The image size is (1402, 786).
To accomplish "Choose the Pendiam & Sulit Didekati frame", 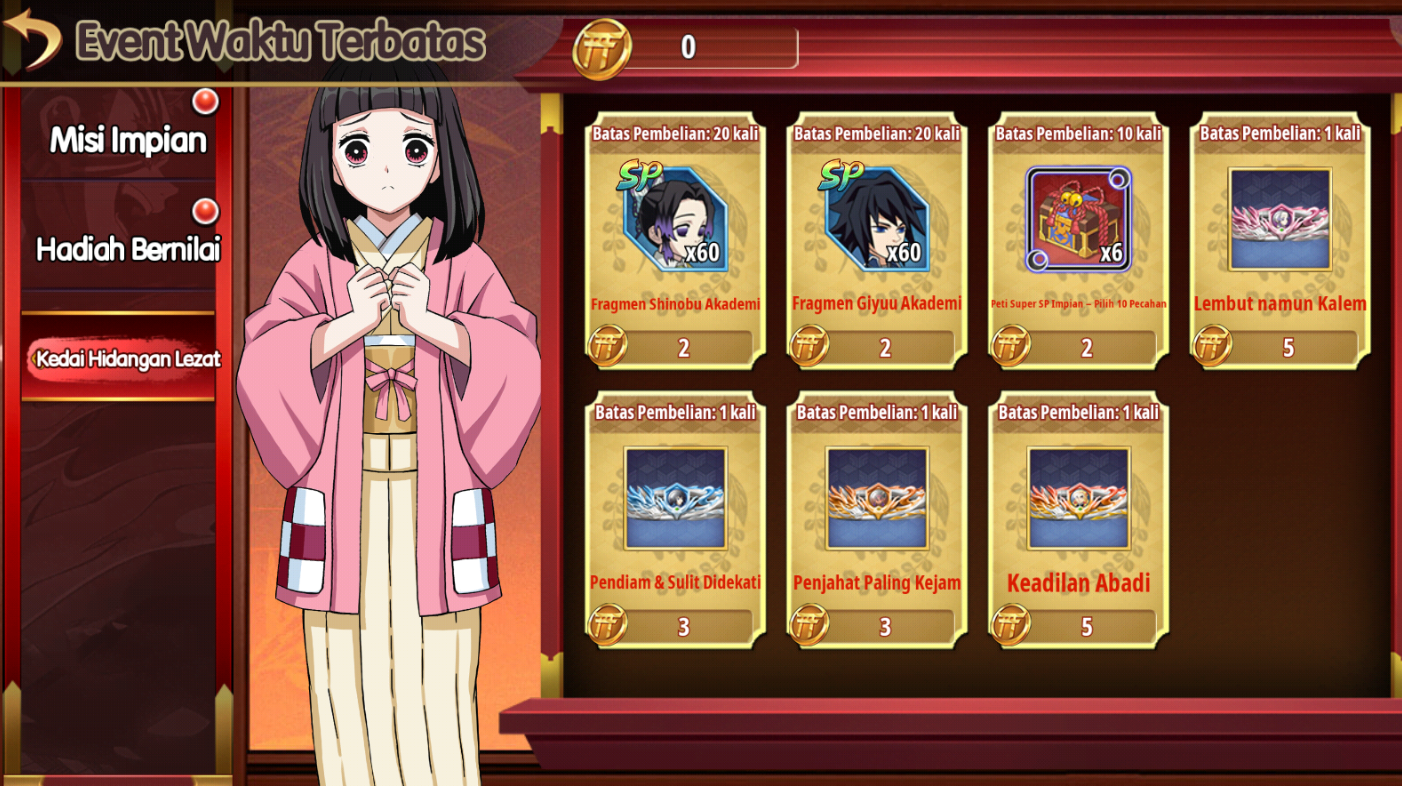I will (675, 499).
